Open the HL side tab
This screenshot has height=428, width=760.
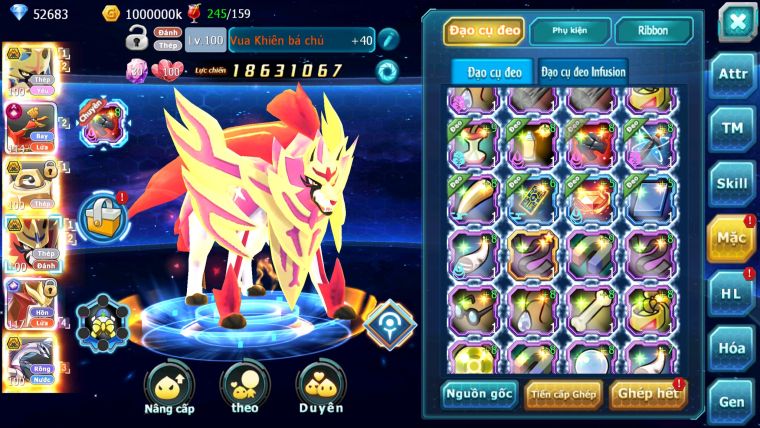click(733, 293)
